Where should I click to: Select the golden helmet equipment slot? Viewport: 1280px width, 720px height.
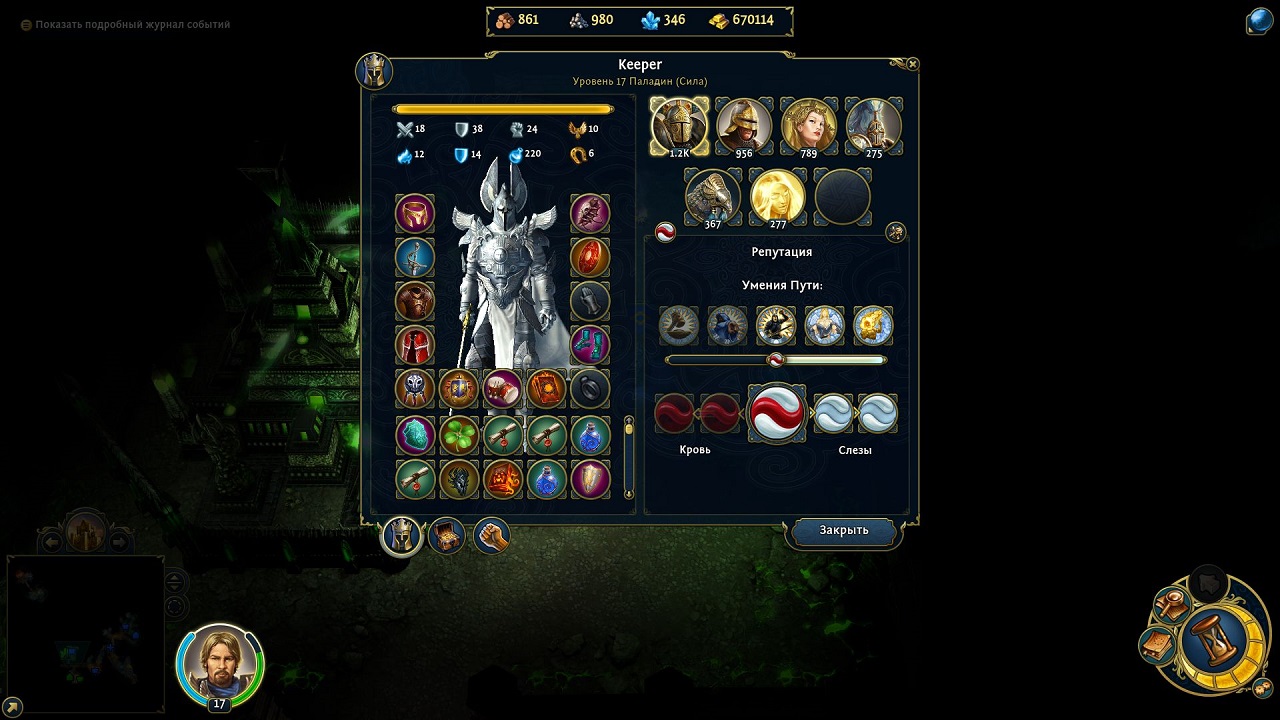415,213
